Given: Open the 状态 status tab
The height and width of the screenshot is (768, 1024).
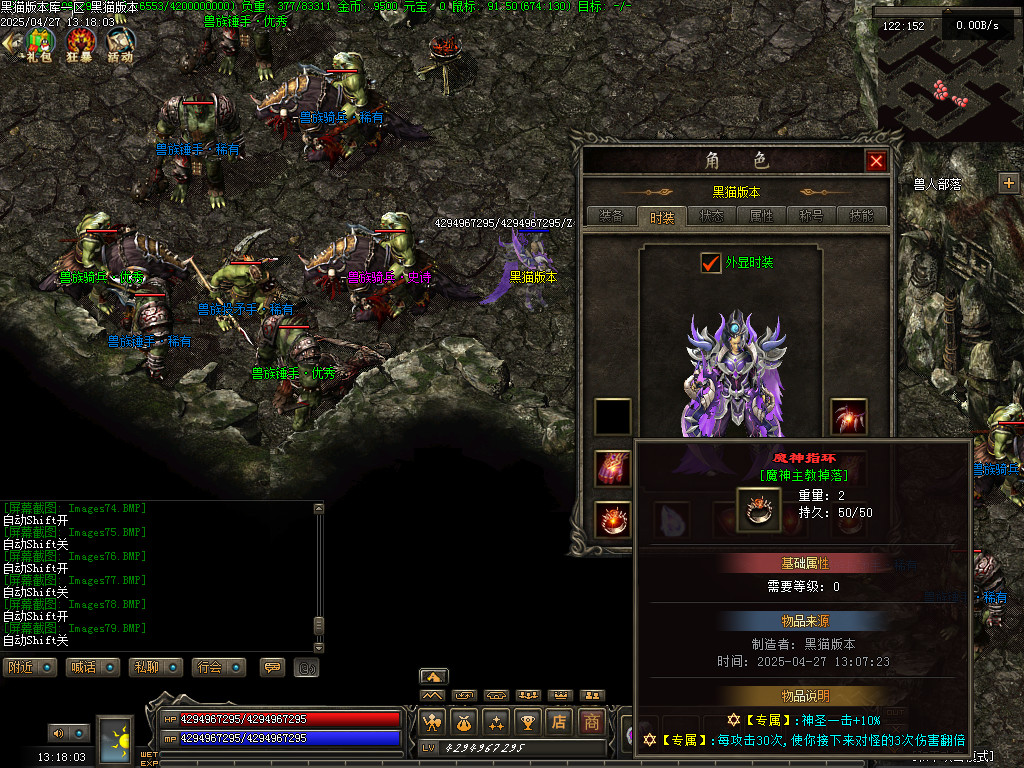Looking at the screenshot, I should pyautogui.click(x=712, y=216).
